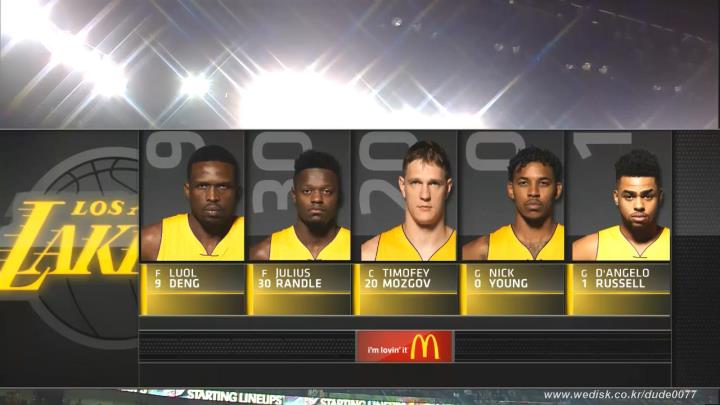Choose Julius Randle's lineup card

click(x=300, y=220)
